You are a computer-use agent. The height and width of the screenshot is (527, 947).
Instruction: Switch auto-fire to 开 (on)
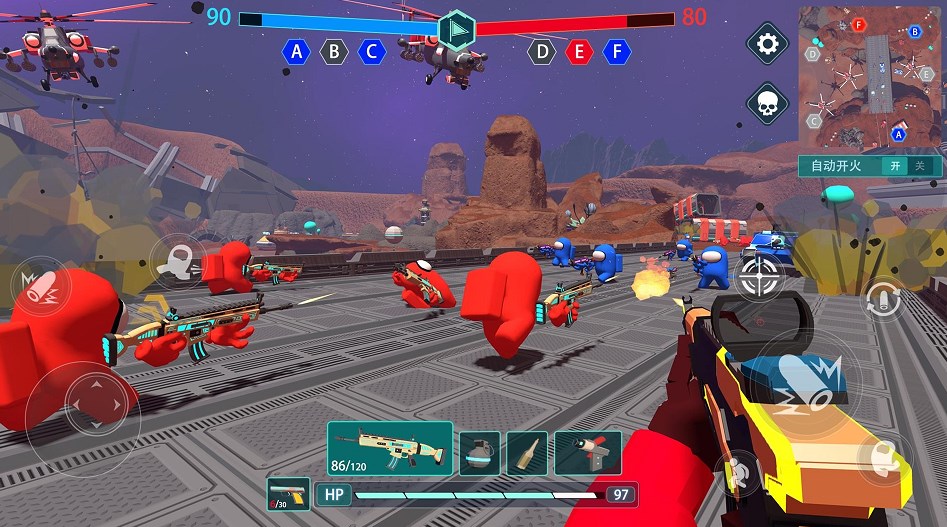tap(897, 166)
